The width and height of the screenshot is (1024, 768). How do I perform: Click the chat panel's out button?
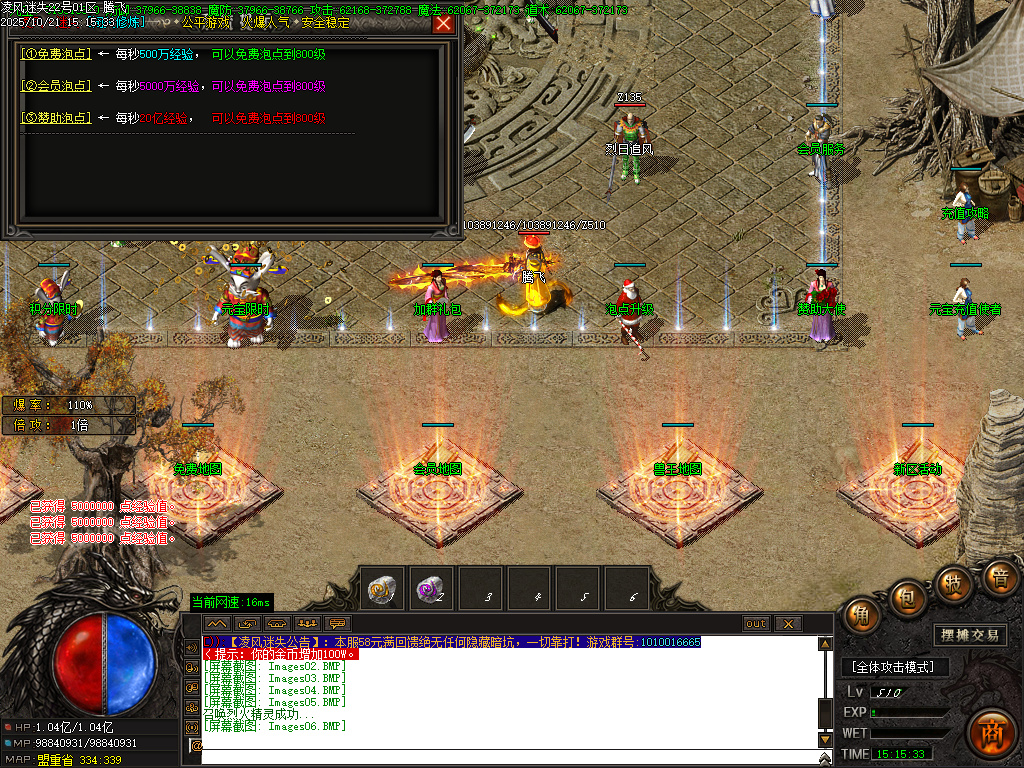pos(757,624)
